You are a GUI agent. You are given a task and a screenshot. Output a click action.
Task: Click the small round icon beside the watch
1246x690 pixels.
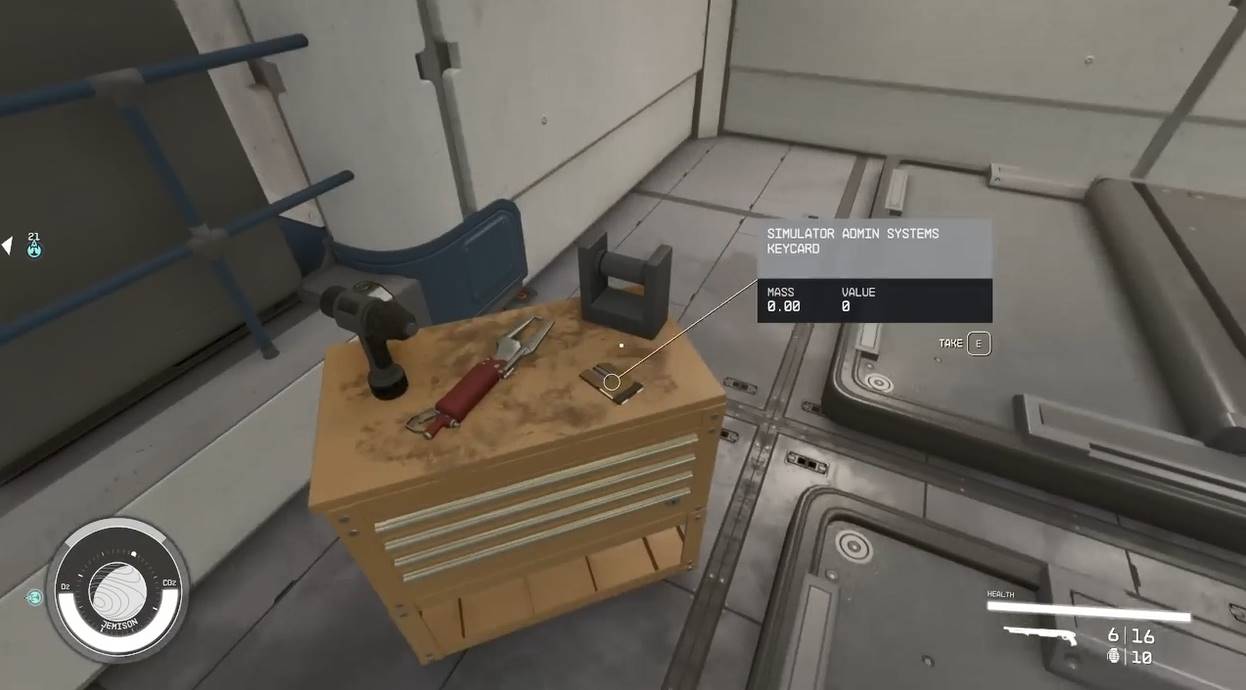pos(35,598)
